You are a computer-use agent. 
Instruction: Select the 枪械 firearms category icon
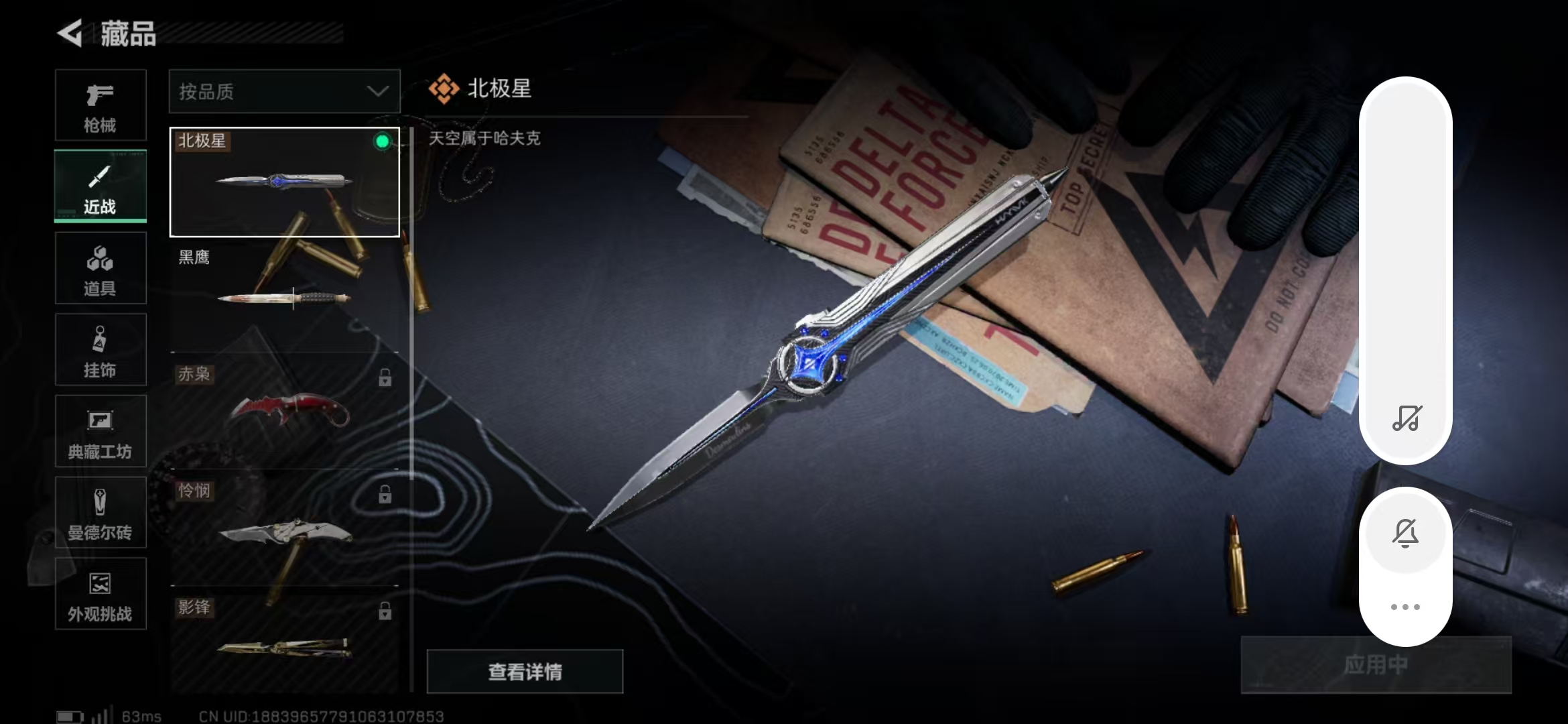100,104
